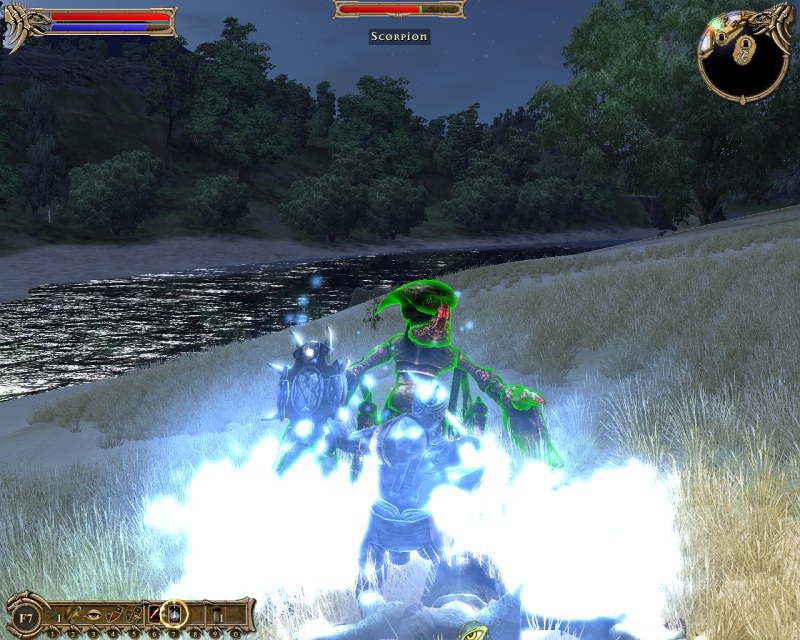Screen dimensions: 800x640
Task: Use the eye ability in slot 3
Action: click(x=94, y=612)
